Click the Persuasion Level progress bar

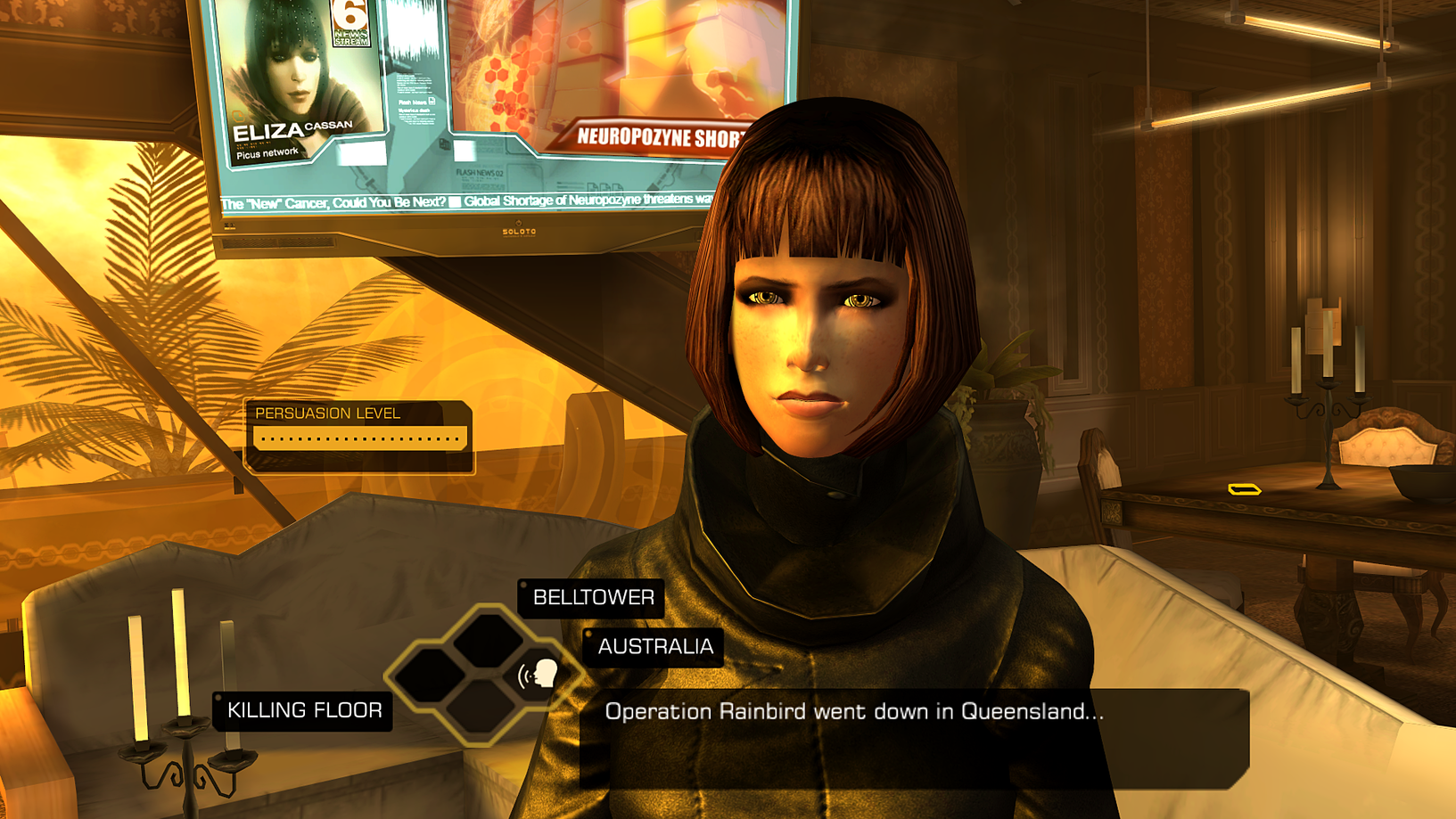(358, 437)
